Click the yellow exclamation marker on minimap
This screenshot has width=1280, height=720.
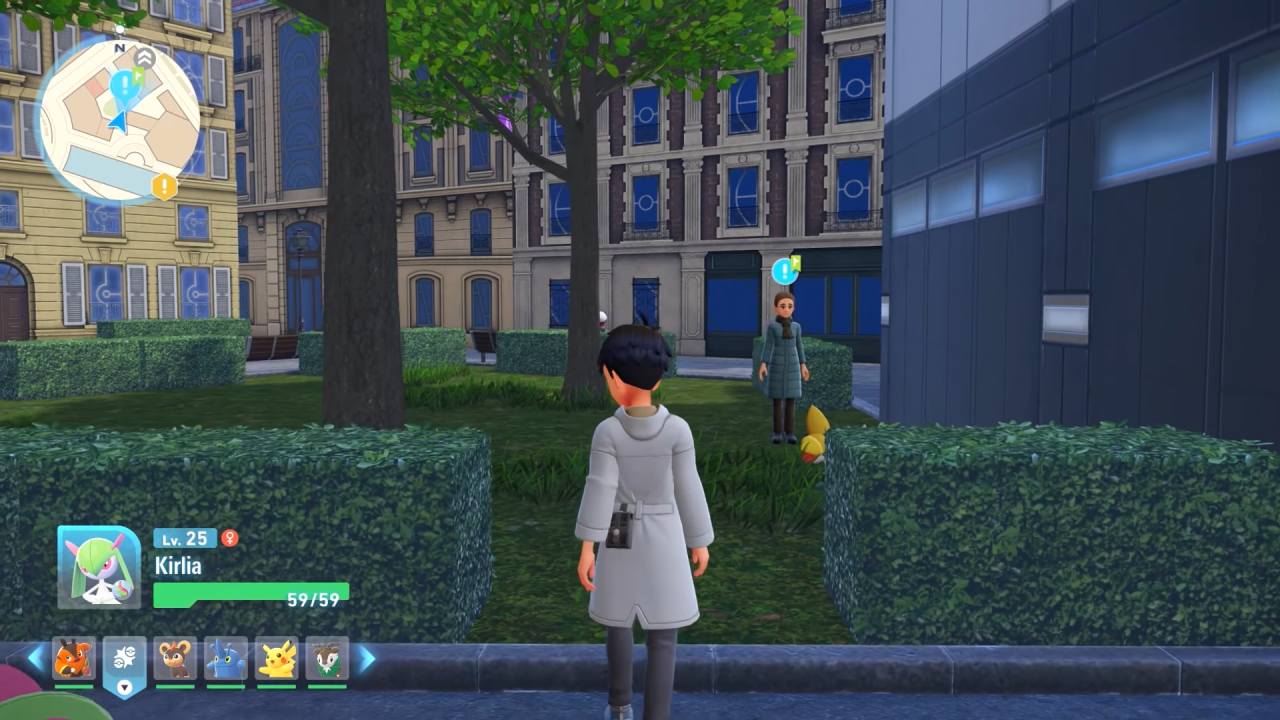163,186
